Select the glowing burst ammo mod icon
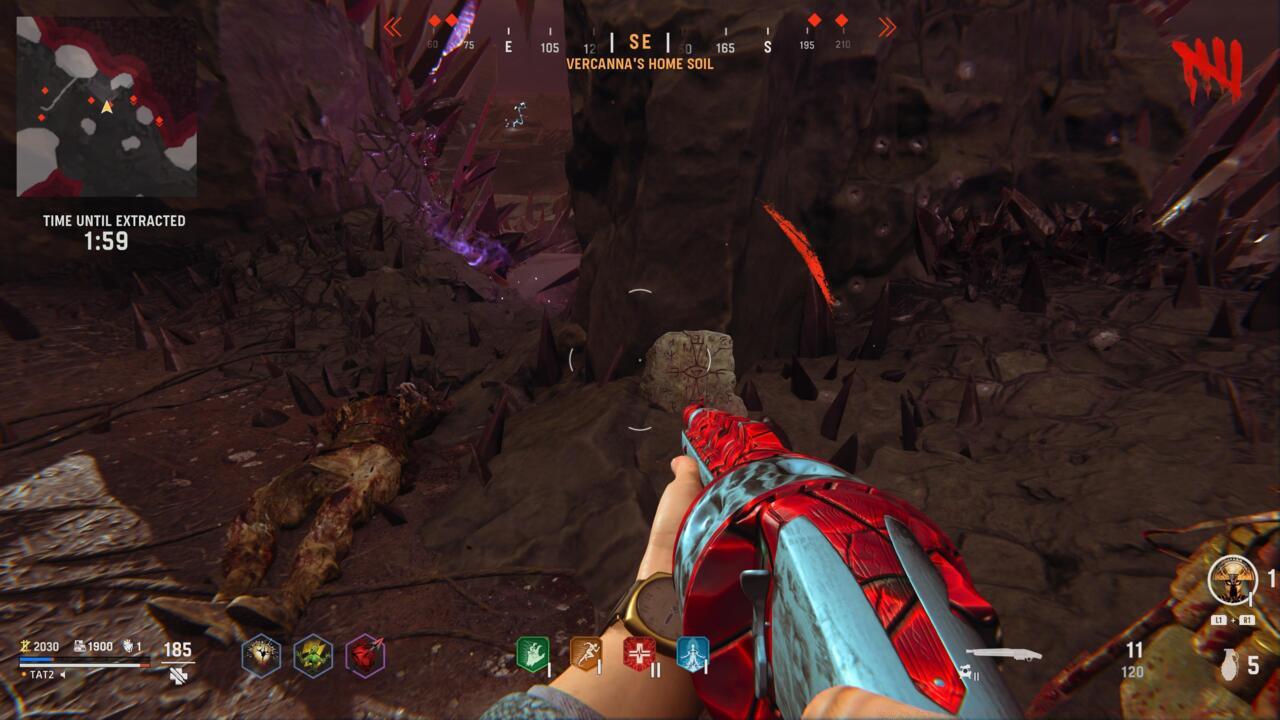This screenshot has width=1280, height=720. [x=261, y=656]
